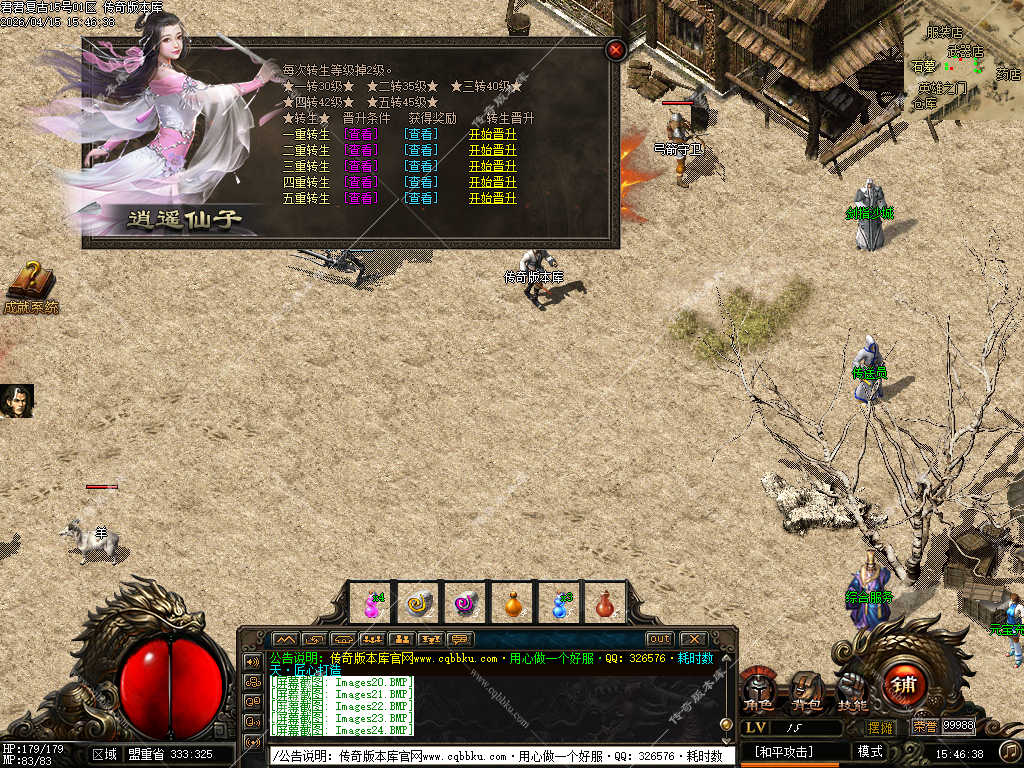Screen dimensions: 1024x768
Task: Start promotion for 一重转生
Action: coord(493,134)
